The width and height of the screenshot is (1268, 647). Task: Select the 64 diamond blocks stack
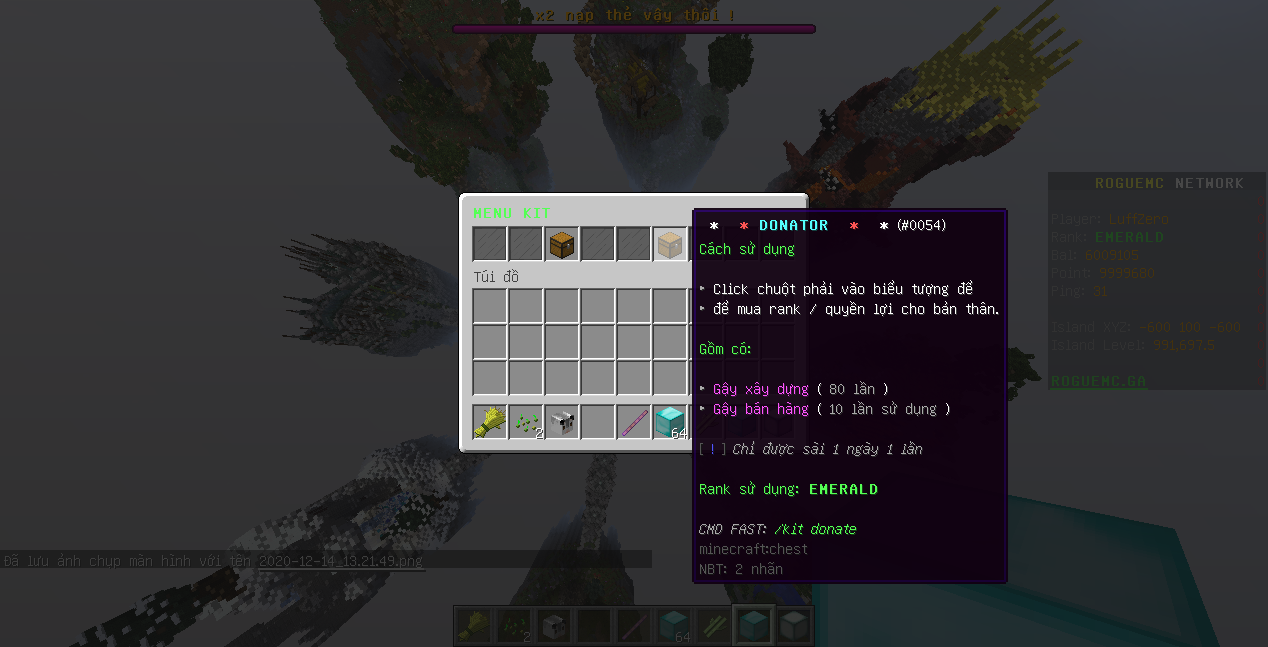coord(670,422)
